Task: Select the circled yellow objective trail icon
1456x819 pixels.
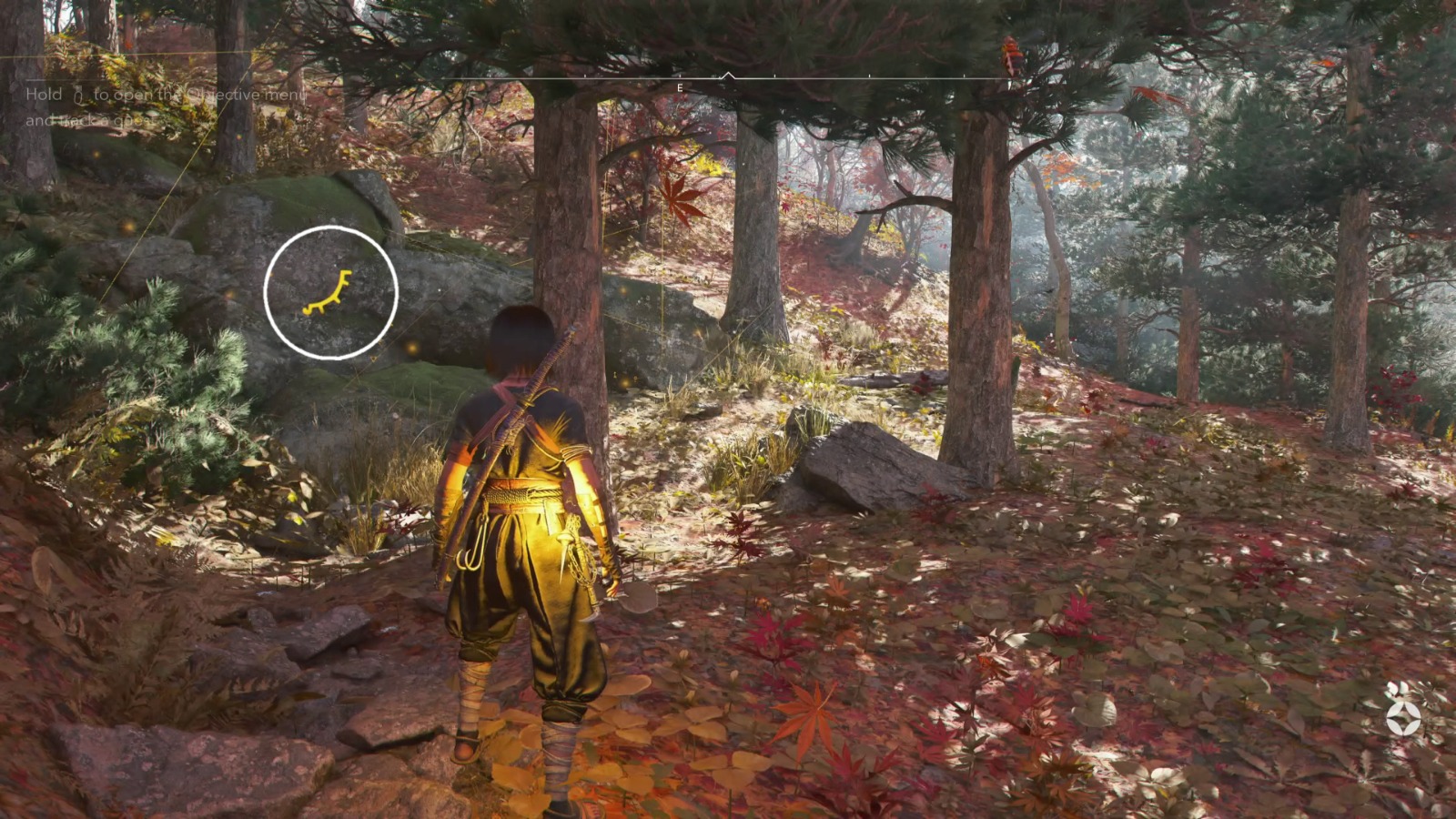Action: (x=328, y=293)
